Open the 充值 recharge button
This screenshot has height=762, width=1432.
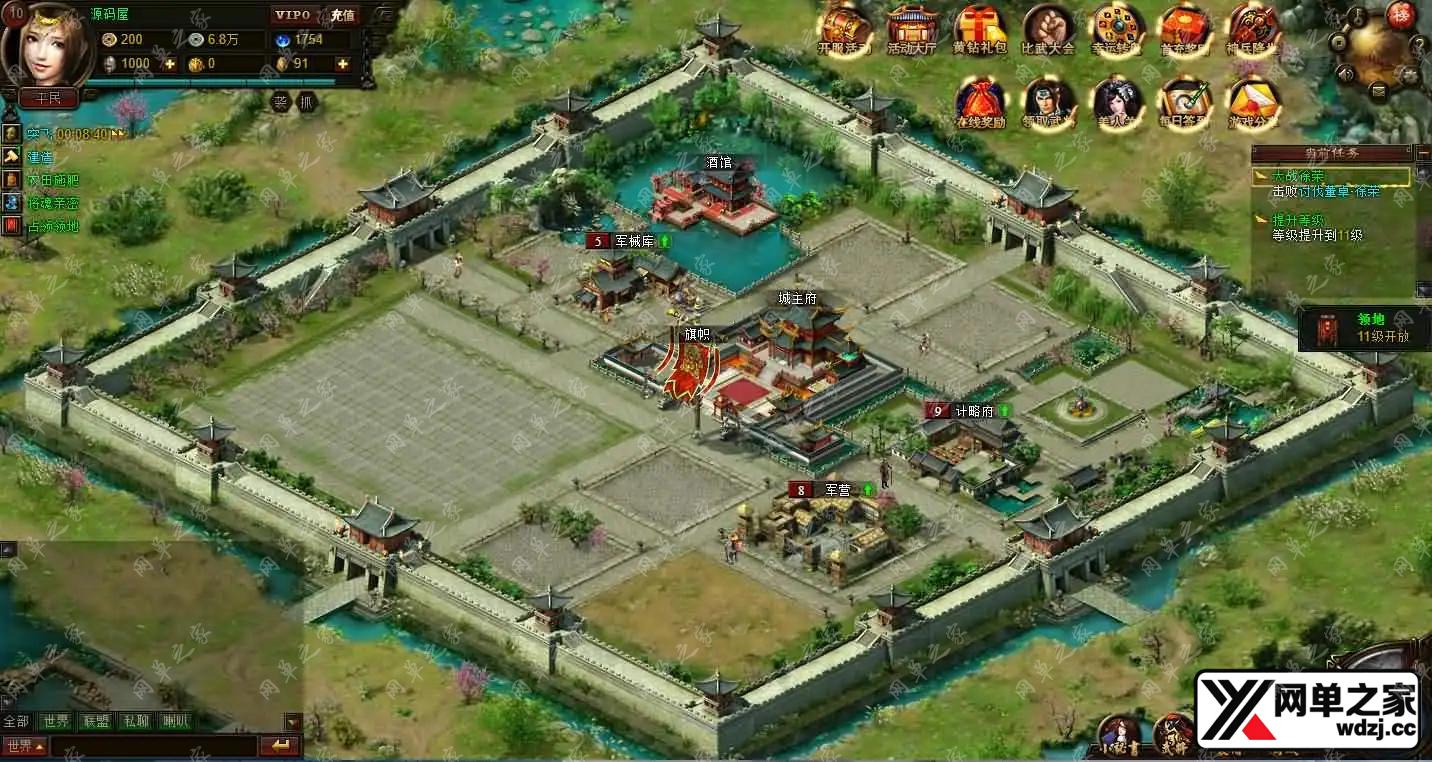pos(343,15)
